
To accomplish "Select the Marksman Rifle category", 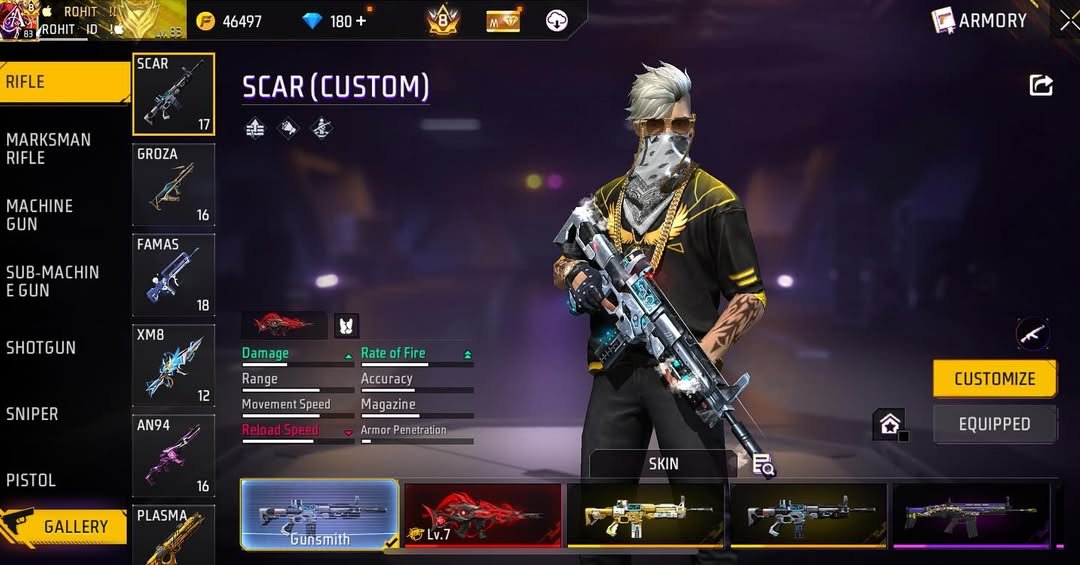I will click(48, 148).
